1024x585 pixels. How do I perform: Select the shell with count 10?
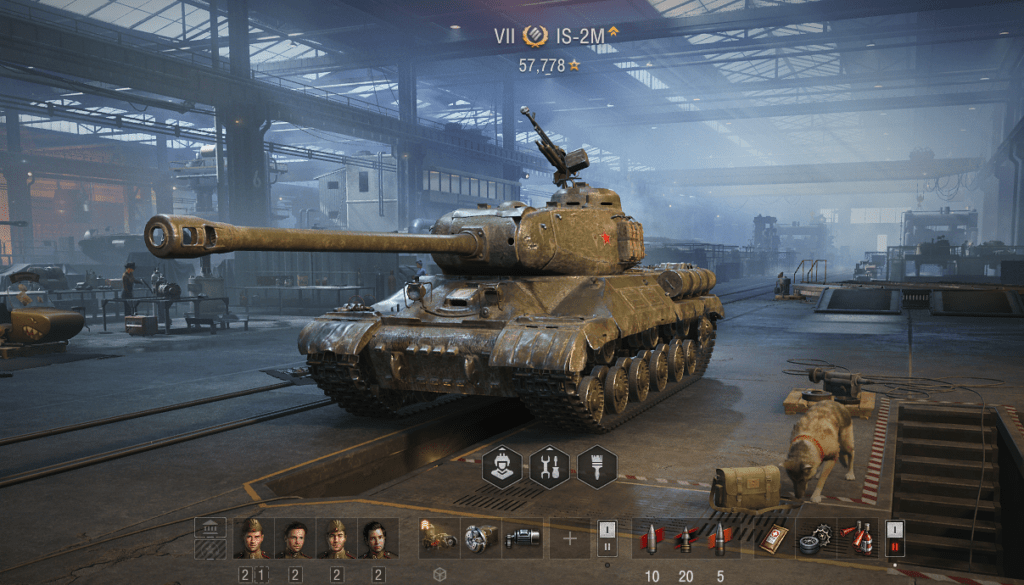click(x=652, y=538)
